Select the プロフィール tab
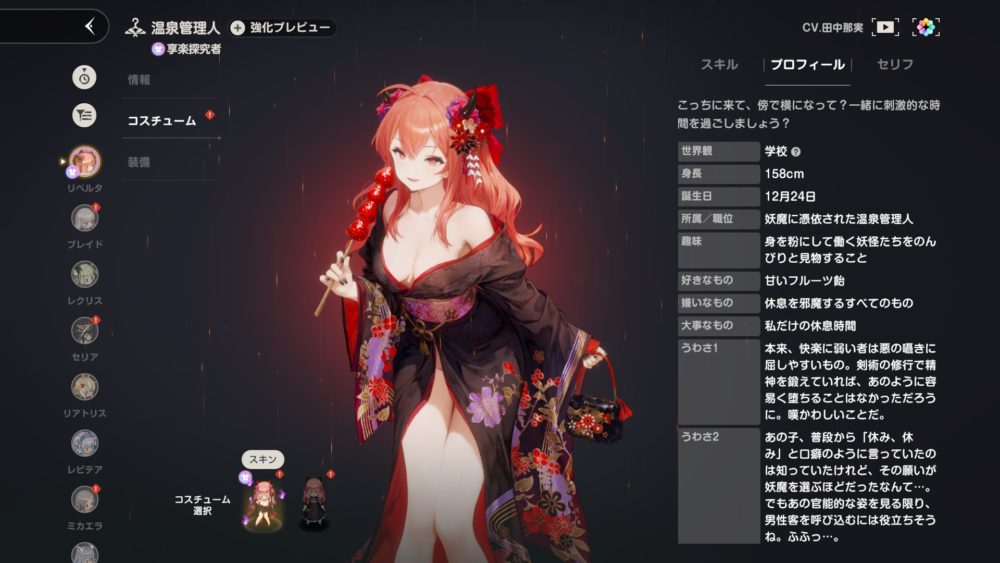Screen dimensions: 1000x563 click(807, 65)
